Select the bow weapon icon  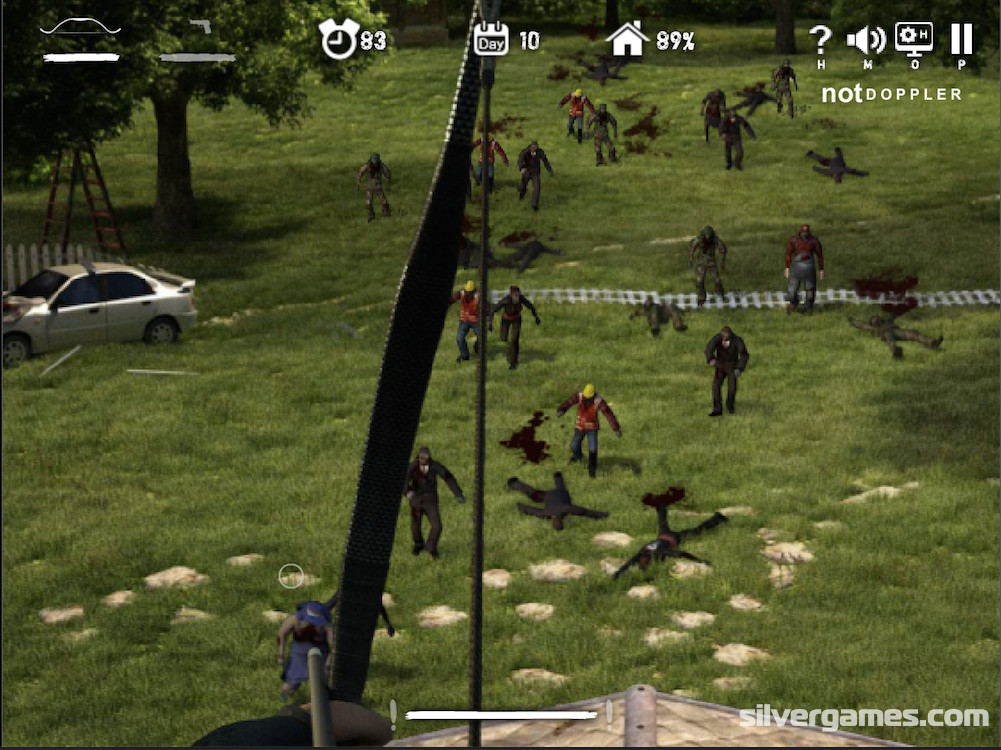(x=80, y=28)
